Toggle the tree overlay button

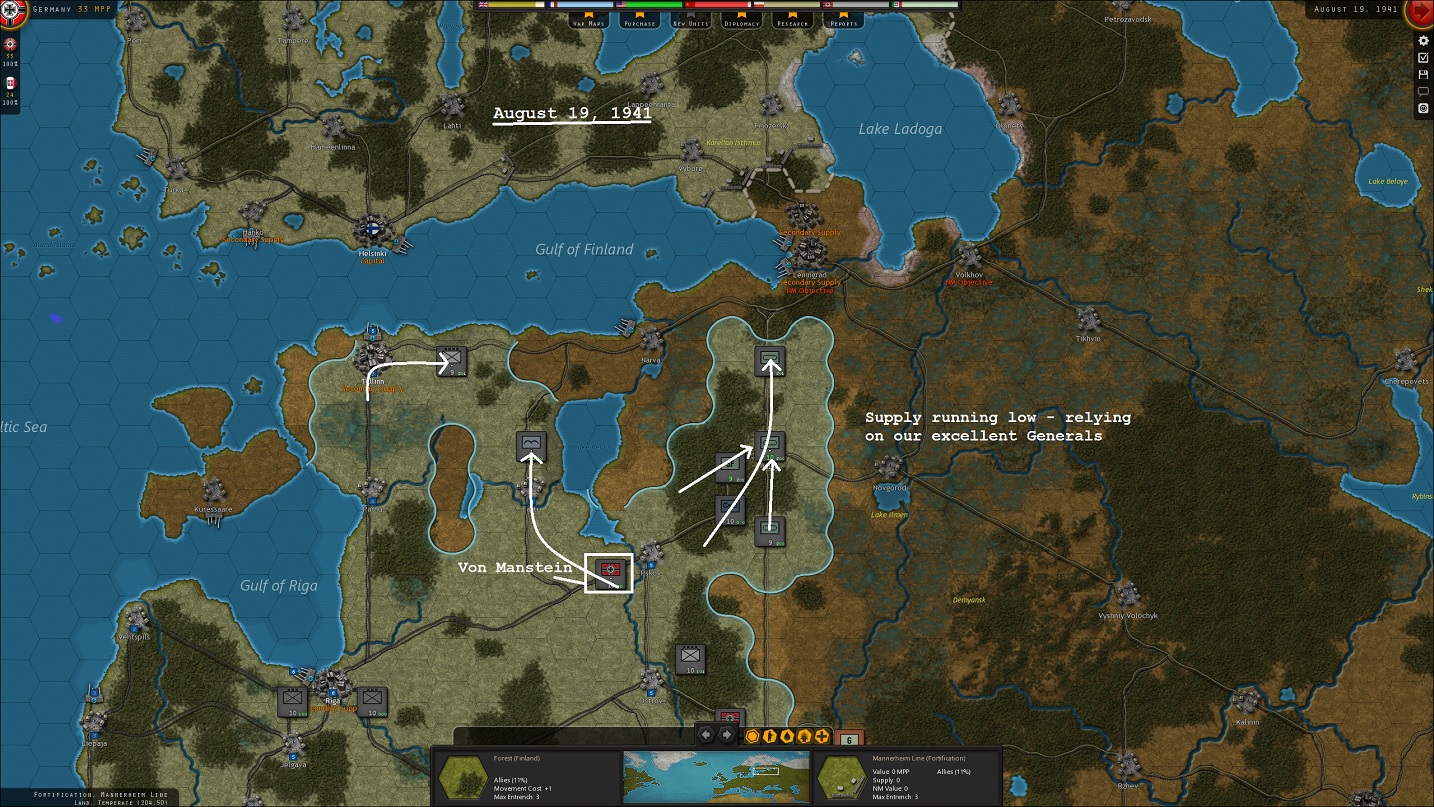pos(804,737)
